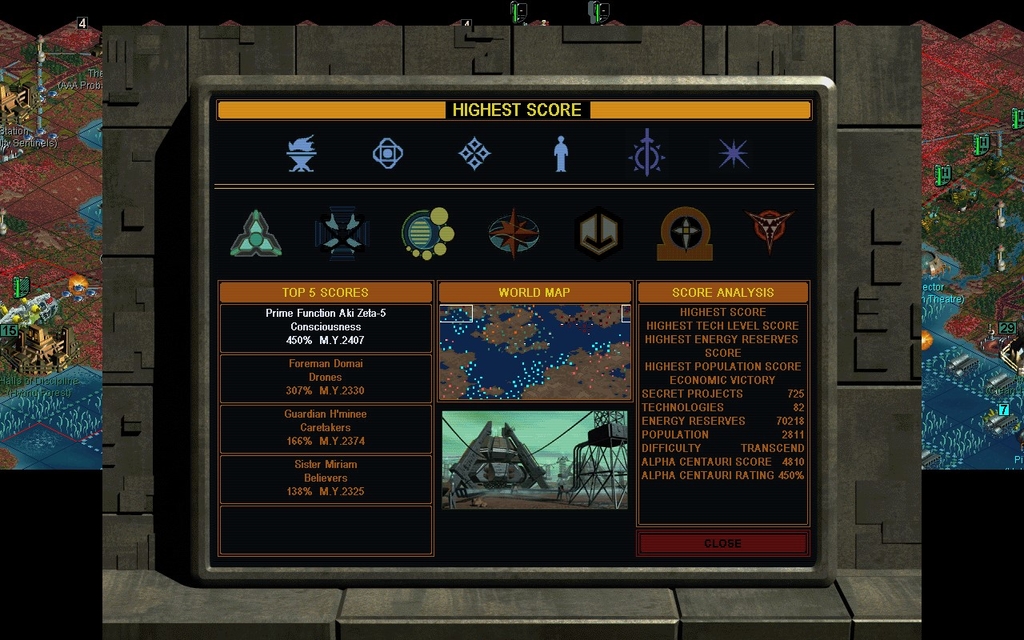Viewport: 1024px width, 640px height.
Task: Select the compass rose faction emblem
Action: pyautogui.click(x=514, y=234)
